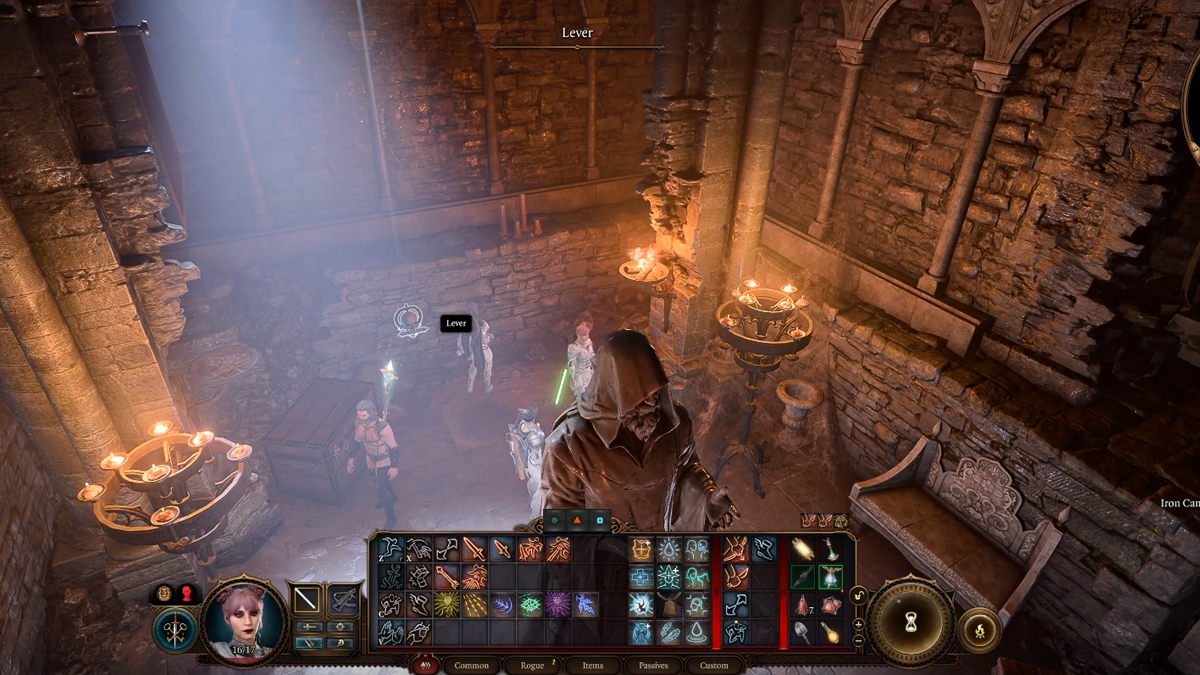Image resolution: width=1200 pixels, height=675 pixels.
Task: Select the Custom hotbar tab
Action: pyautogui.click(x=713, y=665)
